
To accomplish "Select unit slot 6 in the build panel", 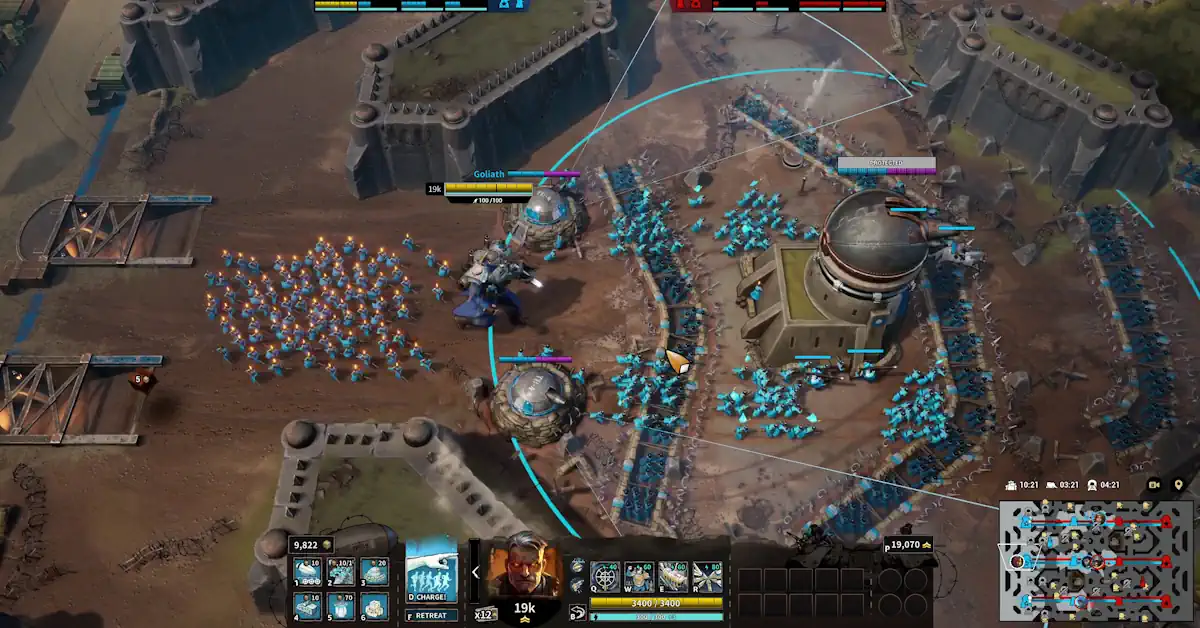I will click(374, 606).
